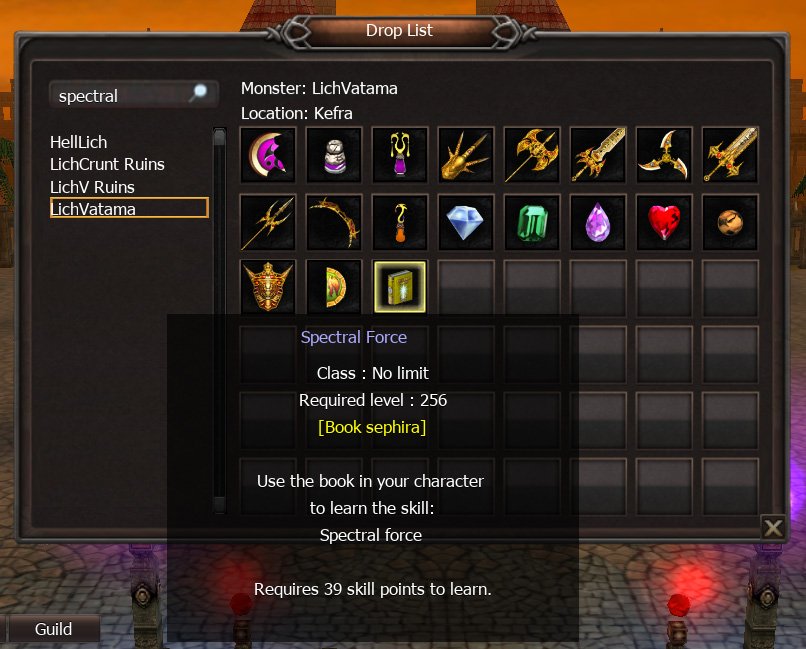
Task: Choose the red heart-shaped gem
Action: coord(664,221)
